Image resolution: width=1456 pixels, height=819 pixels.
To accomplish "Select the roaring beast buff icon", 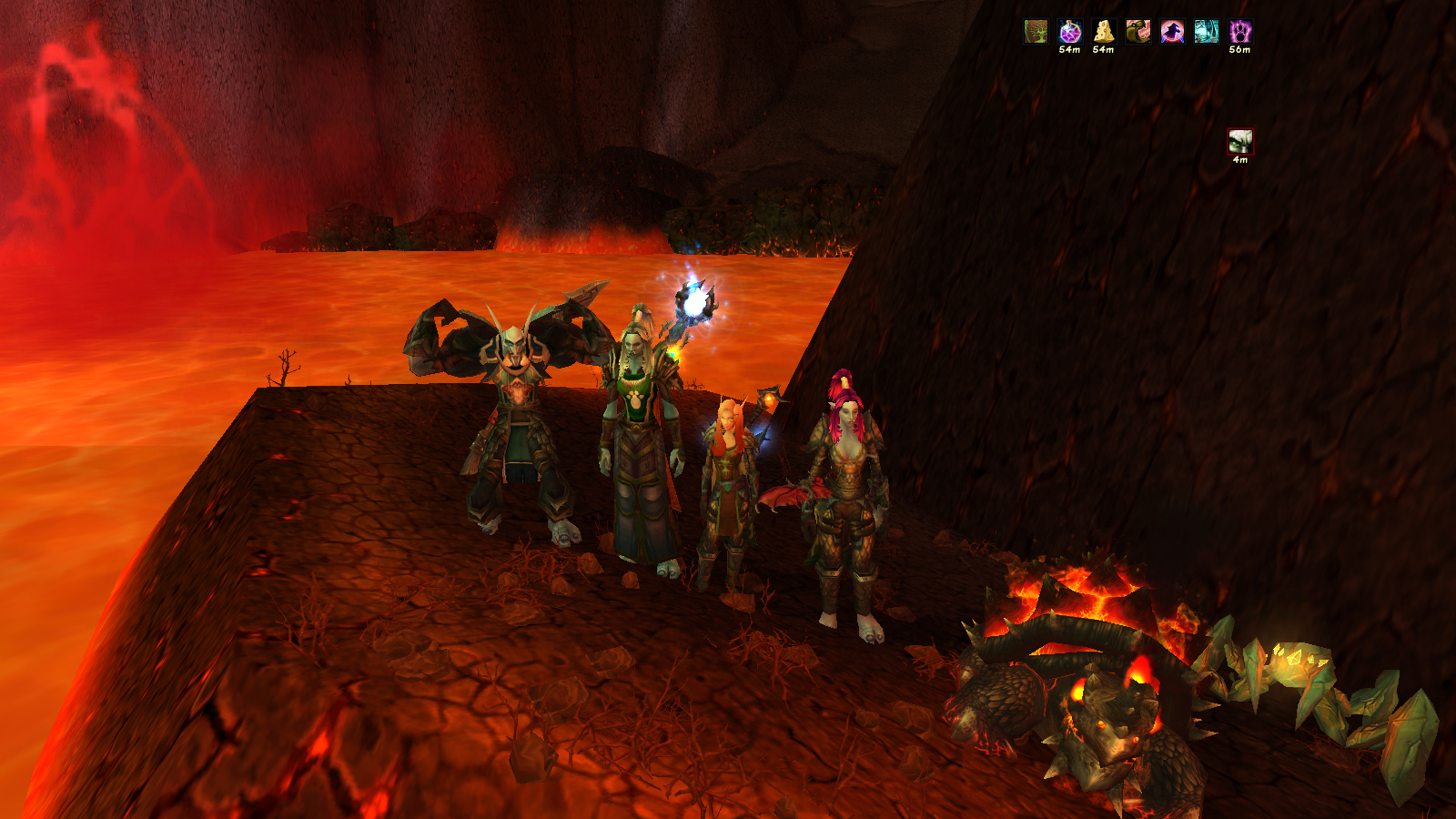I will click(1137, 32).
